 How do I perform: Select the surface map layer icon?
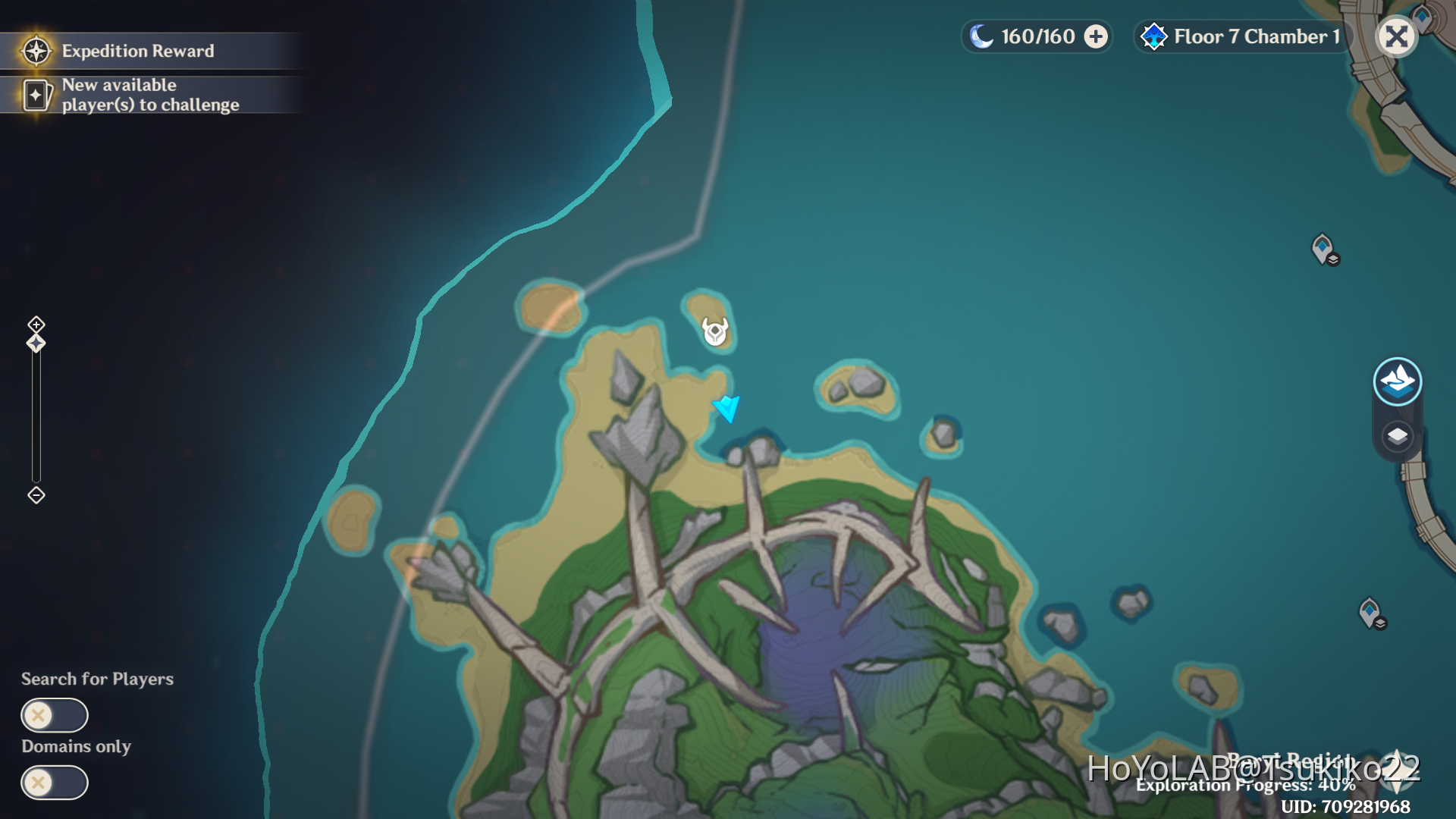(1398, 381)
